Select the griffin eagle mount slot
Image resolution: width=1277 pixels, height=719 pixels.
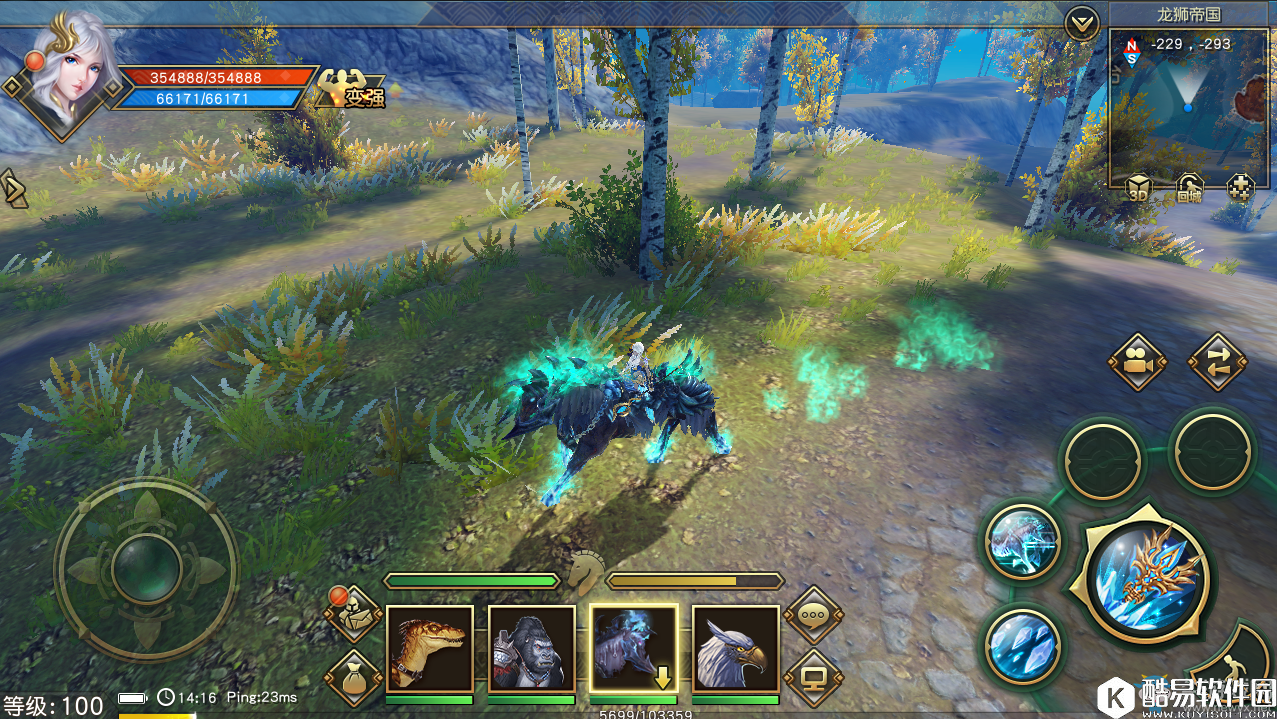point(735,648)
